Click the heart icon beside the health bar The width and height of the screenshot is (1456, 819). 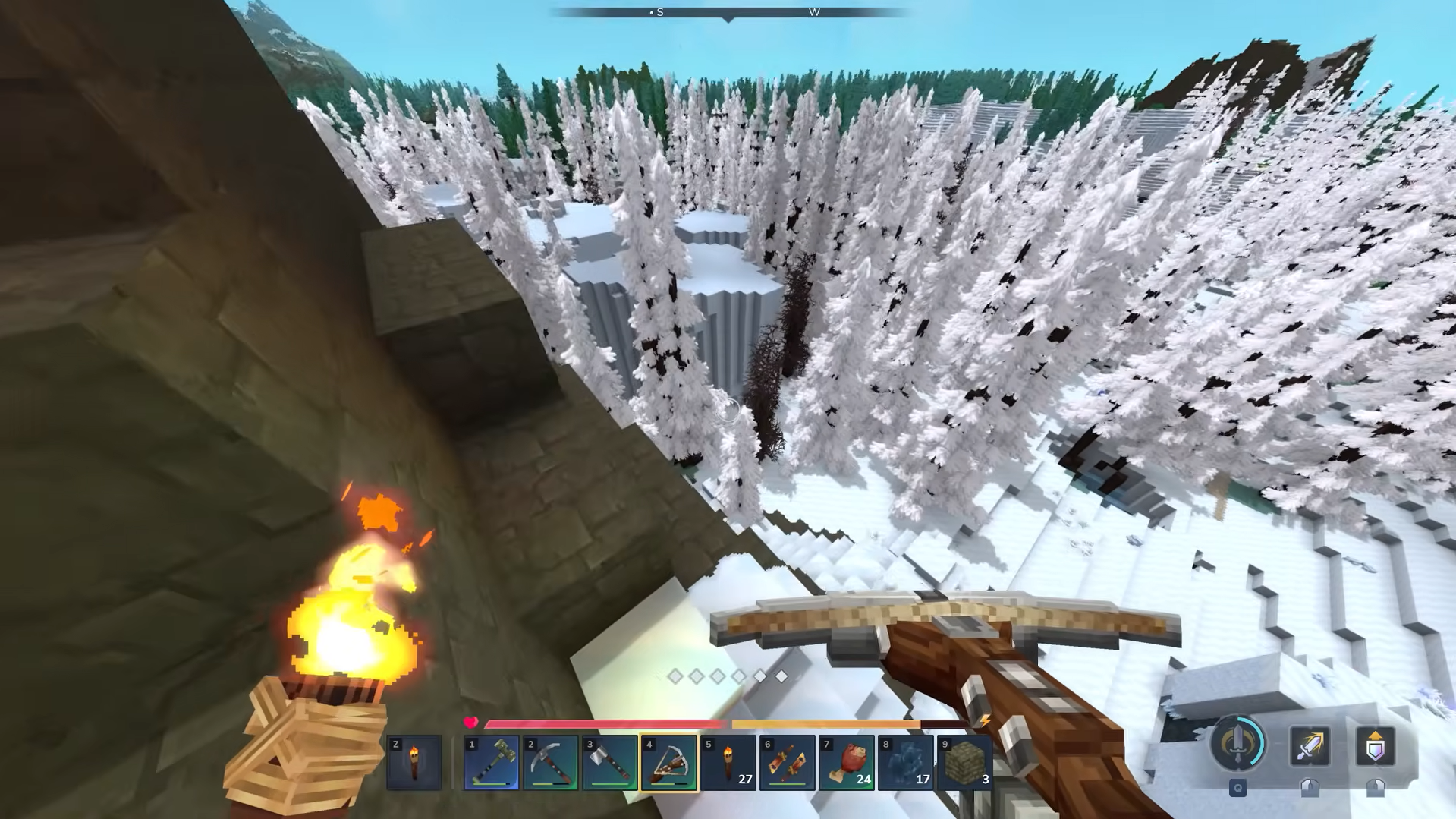coord(470,723)
